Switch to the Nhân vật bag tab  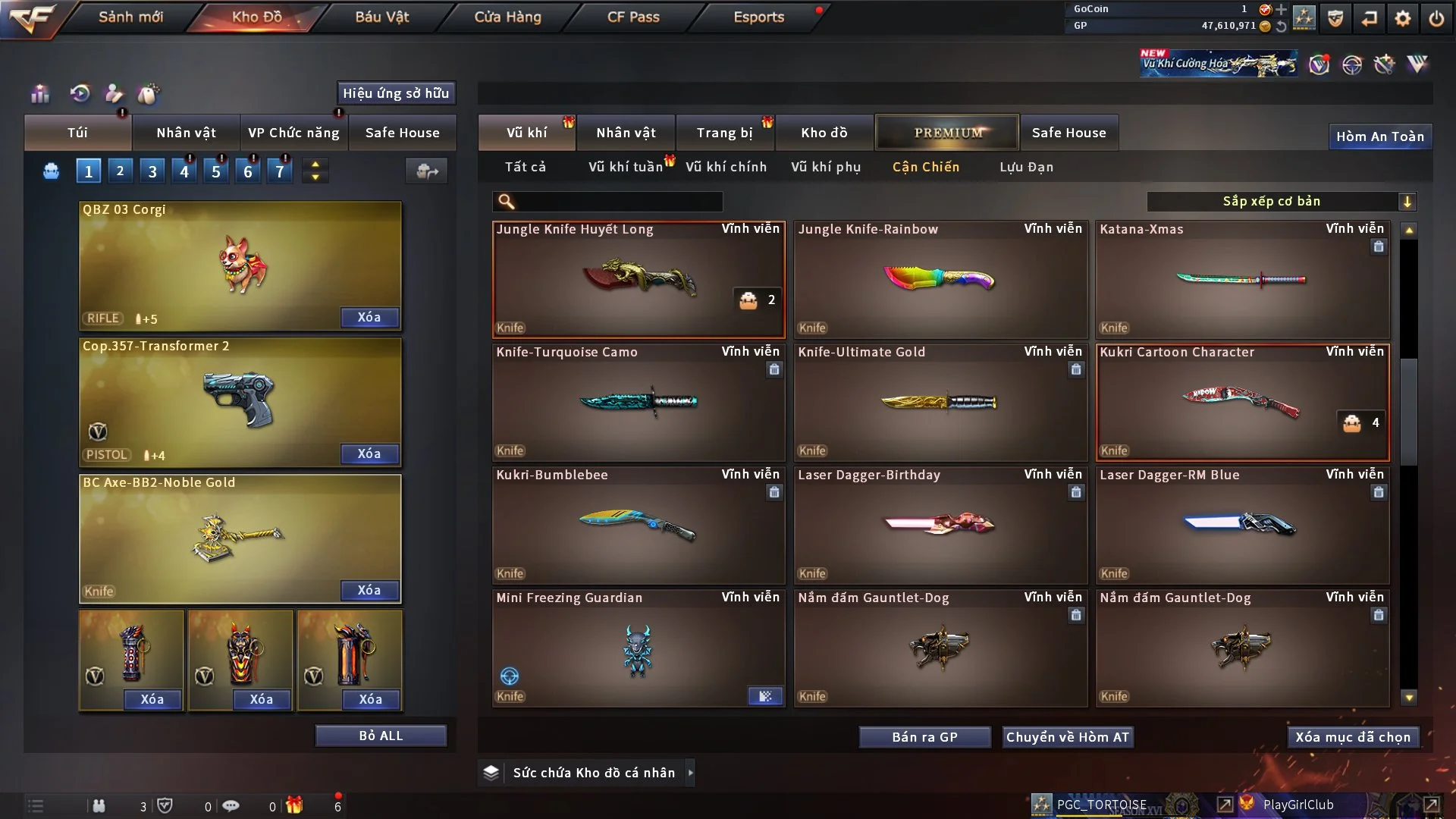(x=186, y=133)
